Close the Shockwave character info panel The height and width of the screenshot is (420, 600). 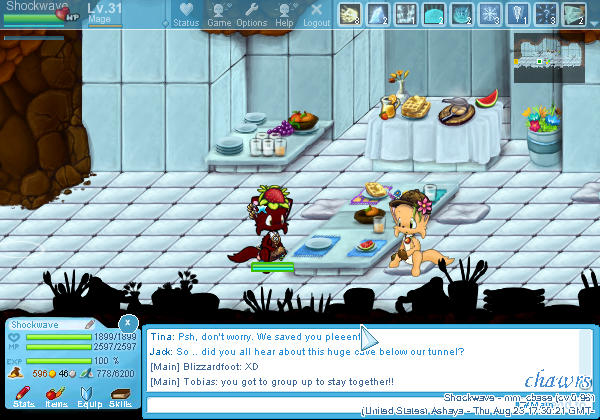(128, 323)
